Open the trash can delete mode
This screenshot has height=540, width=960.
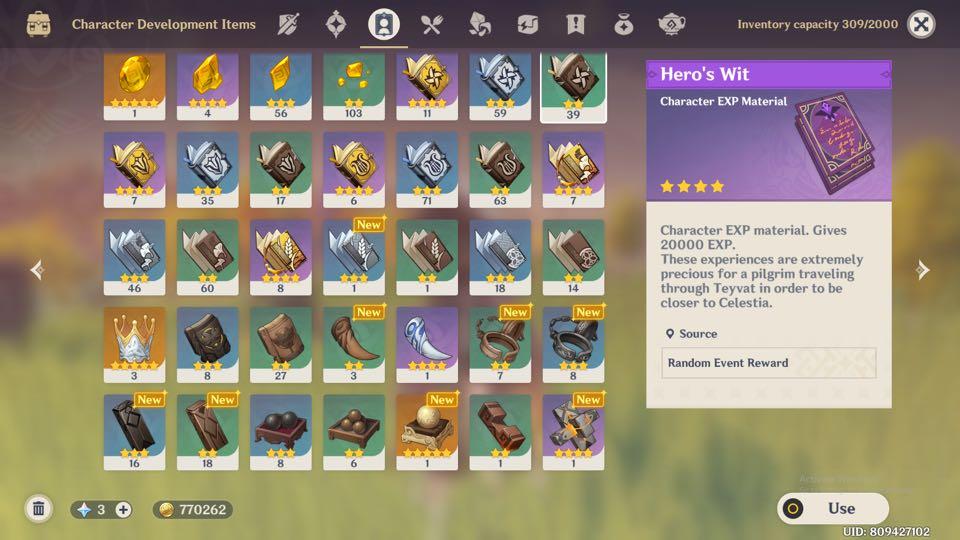(x=39, y=509)
